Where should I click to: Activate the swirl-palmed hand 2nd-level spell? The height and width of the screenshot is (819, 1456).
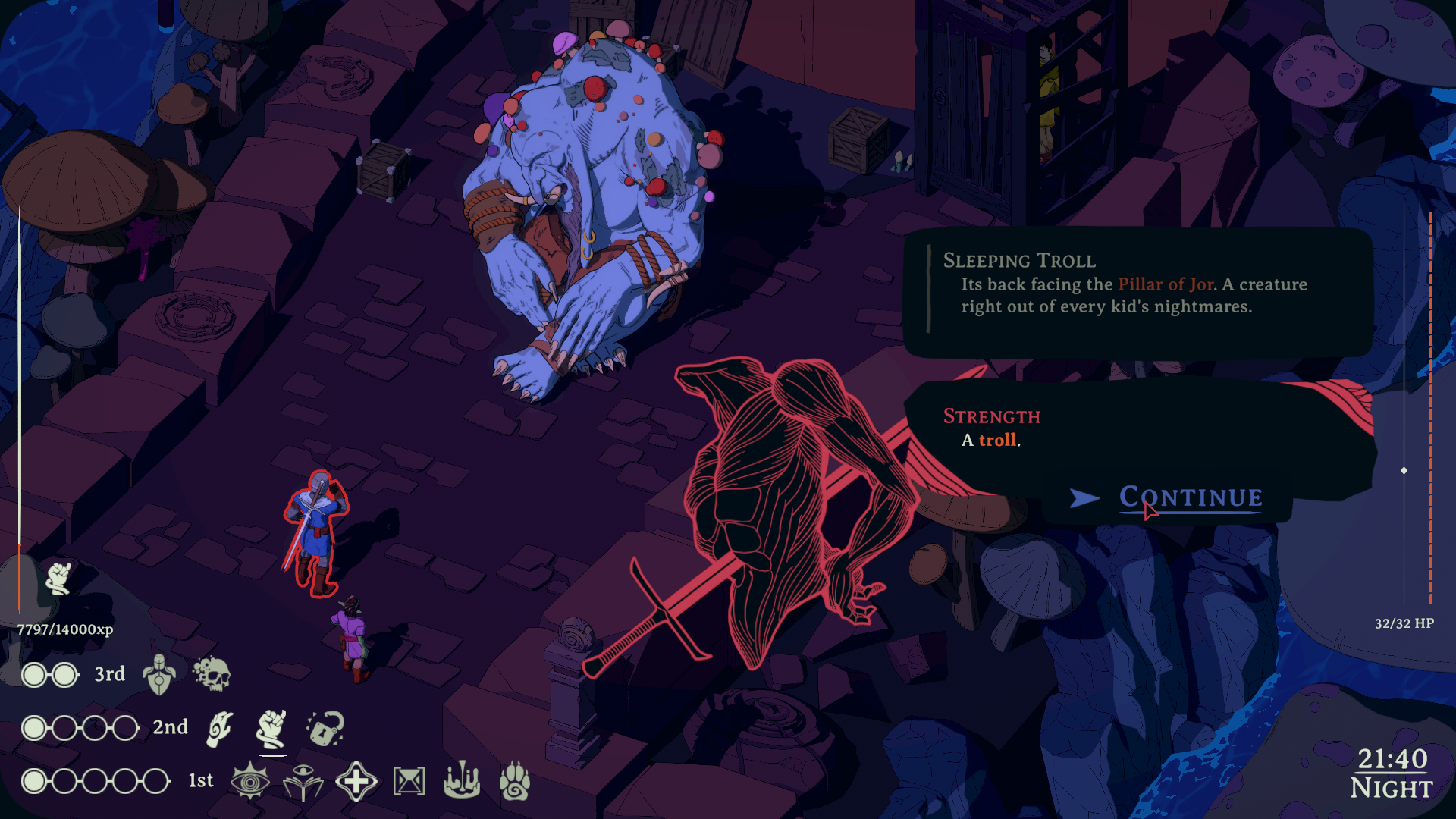(x=219, y=729)
